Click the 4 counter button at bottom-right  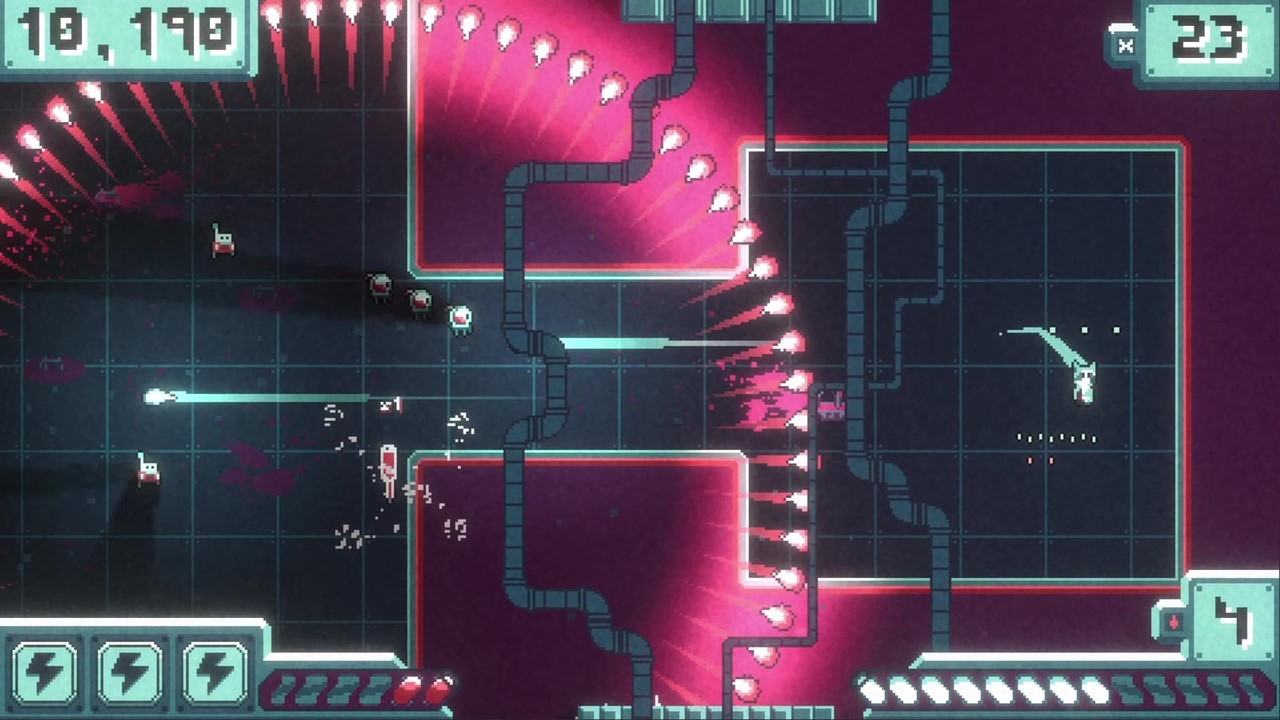(x=1231, y=622)
